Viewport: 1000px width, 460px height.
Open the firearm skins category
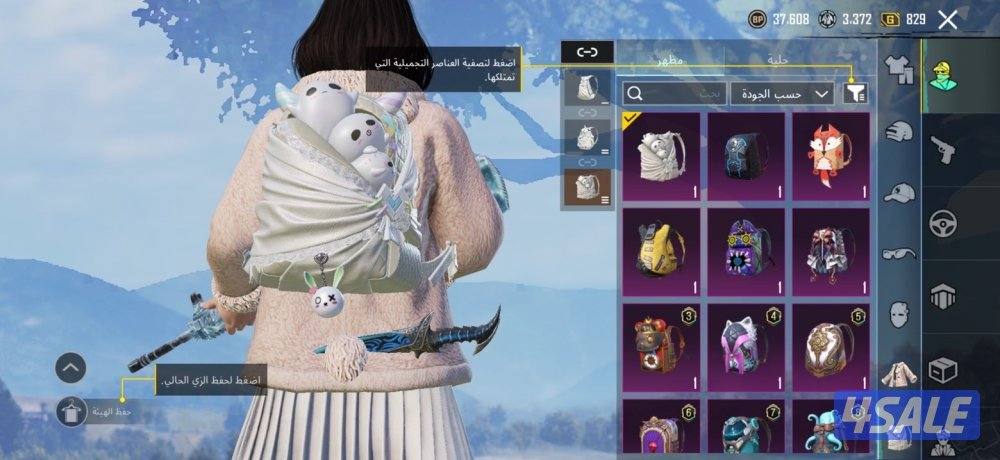tap(943, 150)
